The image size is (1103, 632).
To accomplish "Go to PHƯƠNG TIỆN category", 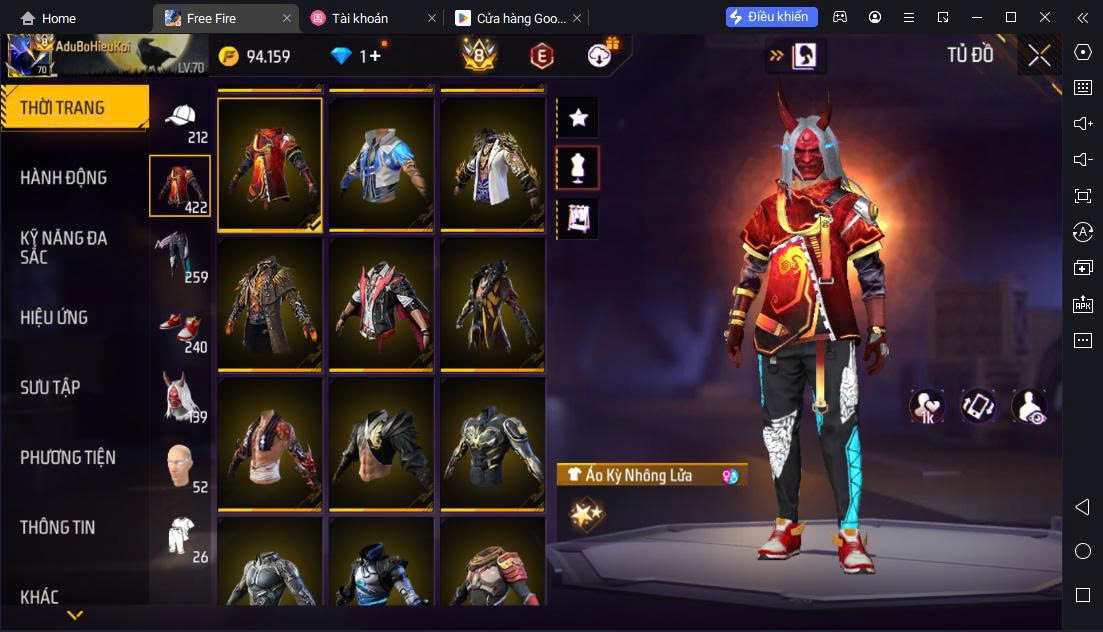I will click(68, 458).
